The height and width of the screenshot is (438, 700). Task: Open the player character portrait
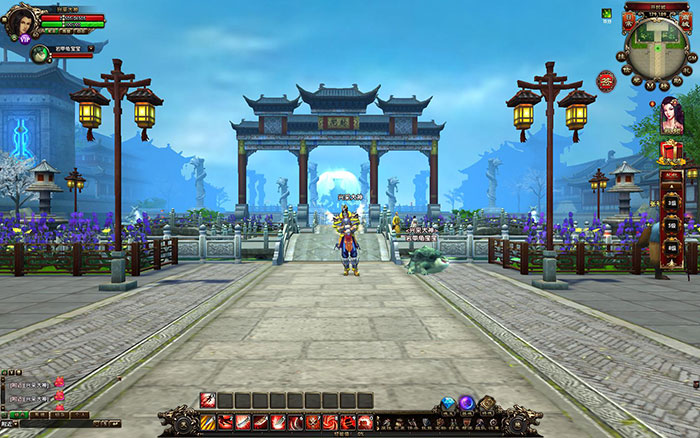(x=22, y=20)
